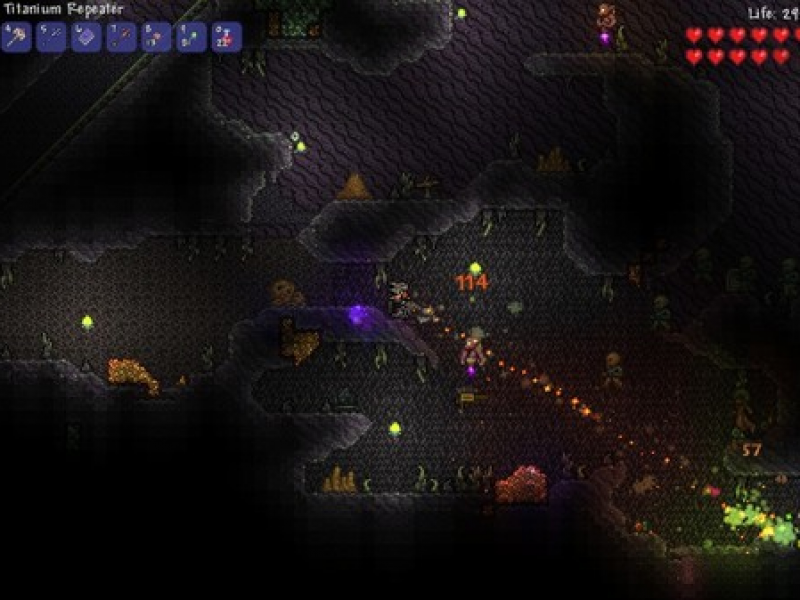This screenshot has height=600, width=800.
Task: Choose the purple spell book slot
Action: pos(86,37)
